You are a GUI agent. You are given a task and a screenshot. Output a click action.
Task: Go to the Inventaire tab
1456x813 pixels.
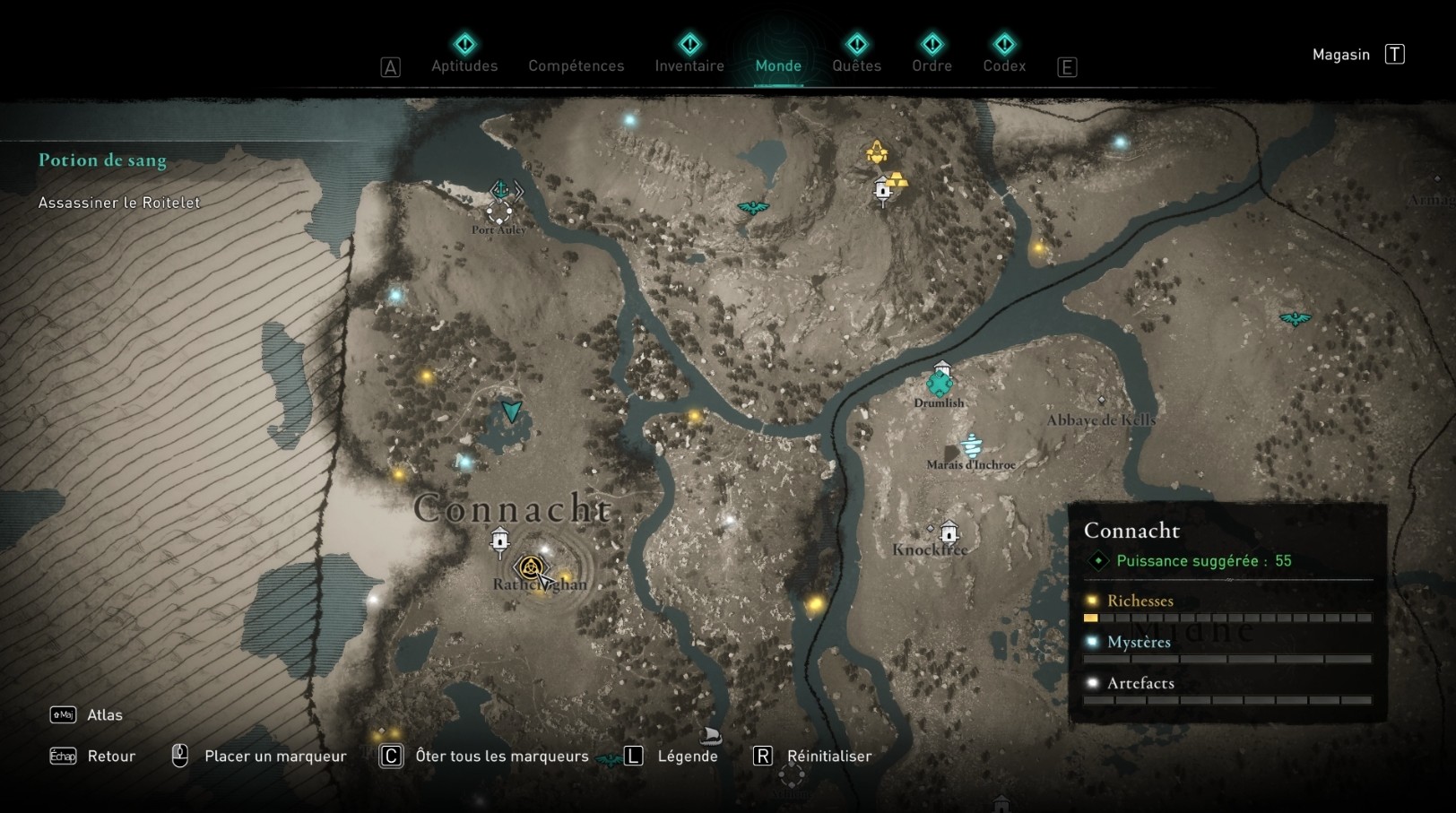point(689,65)
